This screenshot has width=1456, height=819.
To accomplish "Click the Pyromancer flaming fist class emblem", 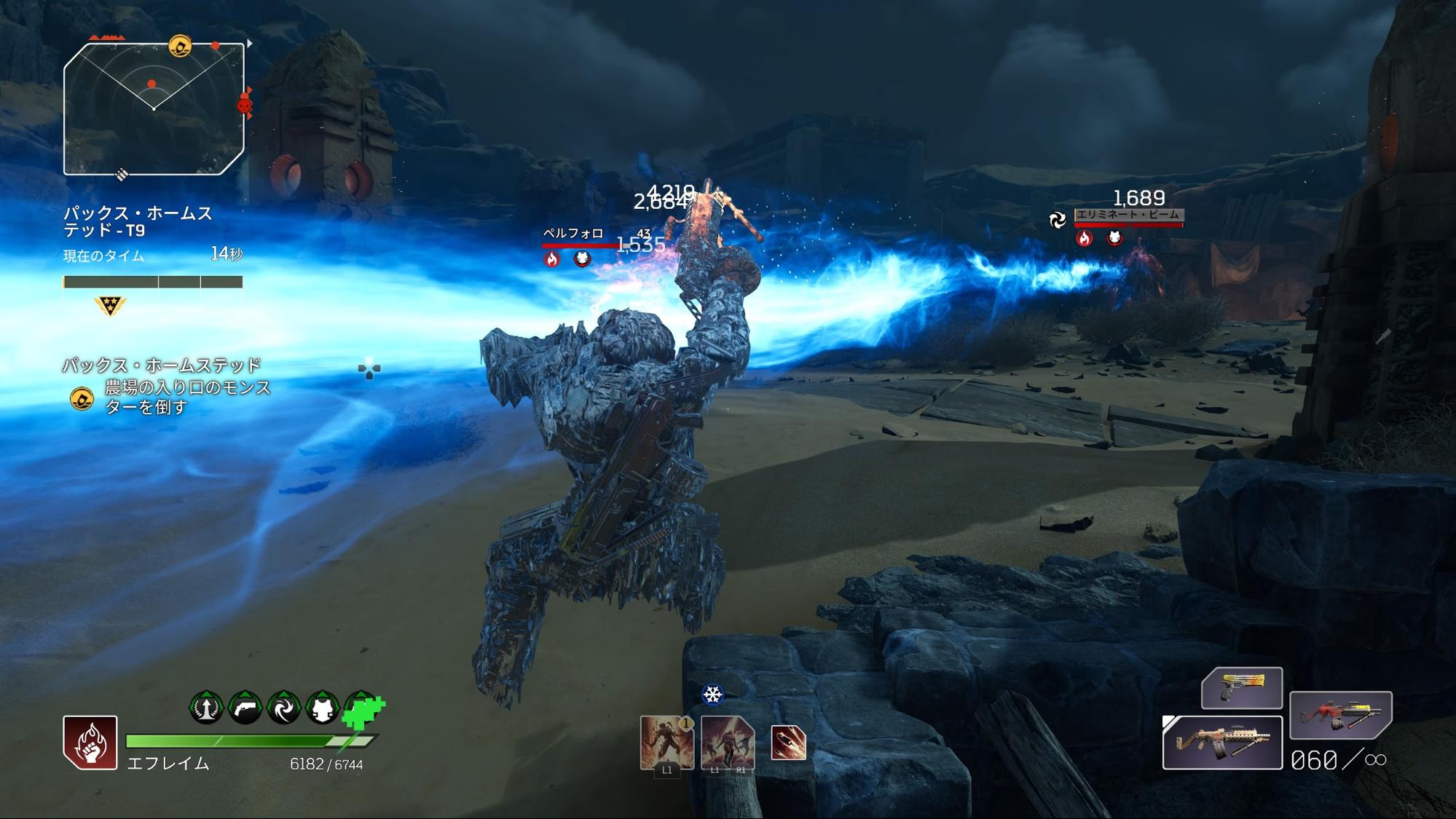I will coord(90,743).
